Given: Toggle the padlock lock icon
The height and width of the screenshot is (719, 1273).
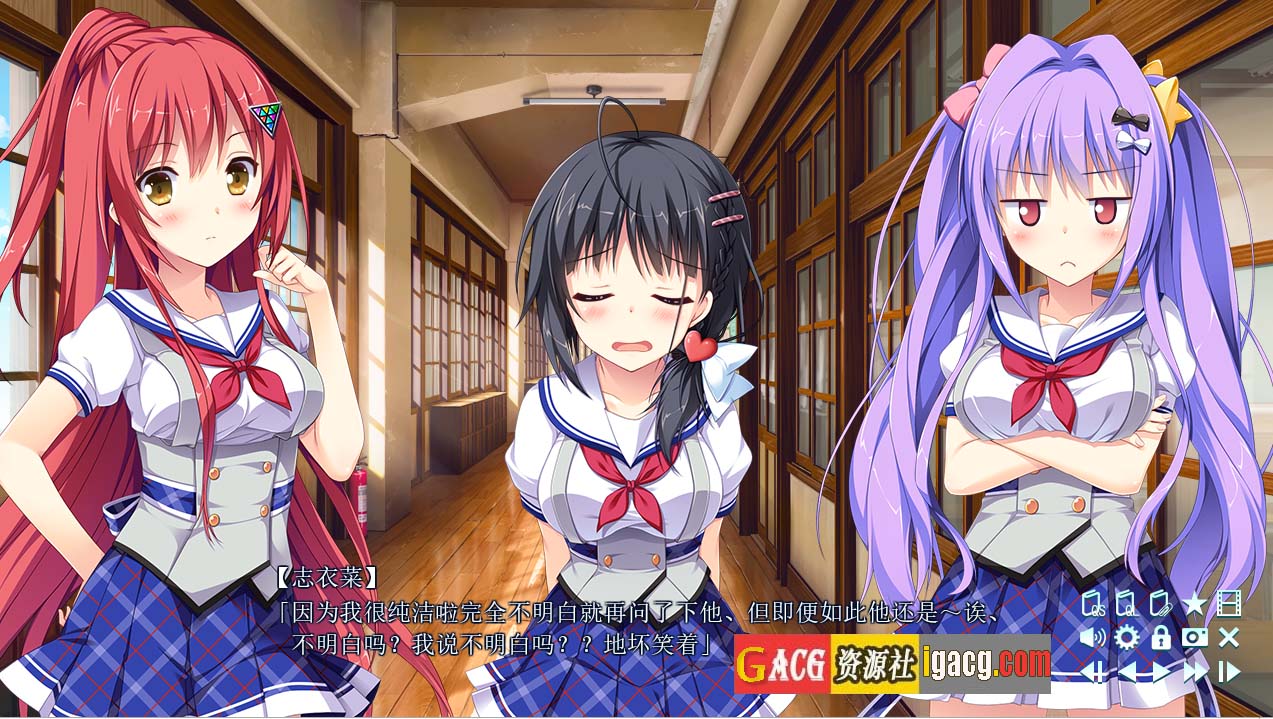Looking at the screenshot, I should pyautogui.click(x=1161, y=637).
